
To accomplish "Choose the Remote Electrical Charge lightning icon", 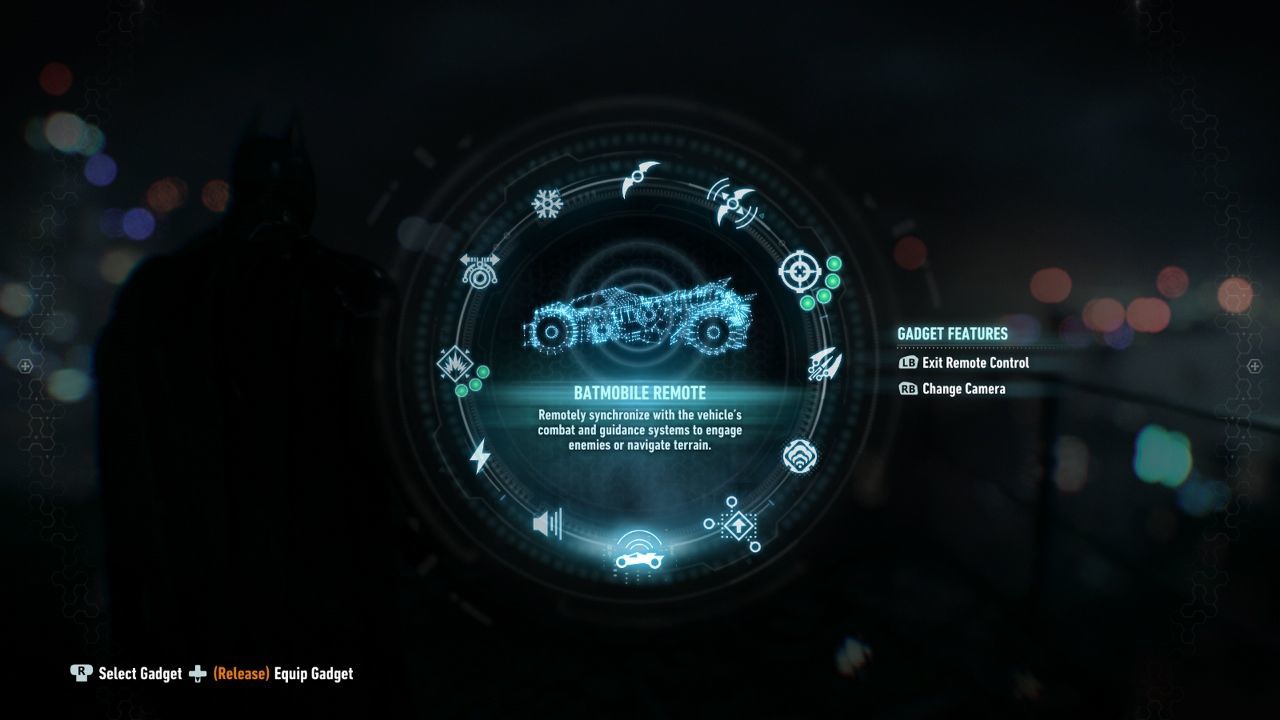I will pyautogui.click(x=481, y=455).
